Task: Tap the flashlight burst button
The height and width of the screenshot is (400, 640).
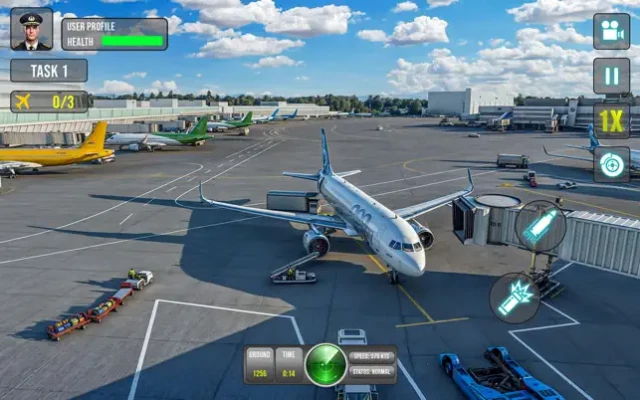Action: 515,298
